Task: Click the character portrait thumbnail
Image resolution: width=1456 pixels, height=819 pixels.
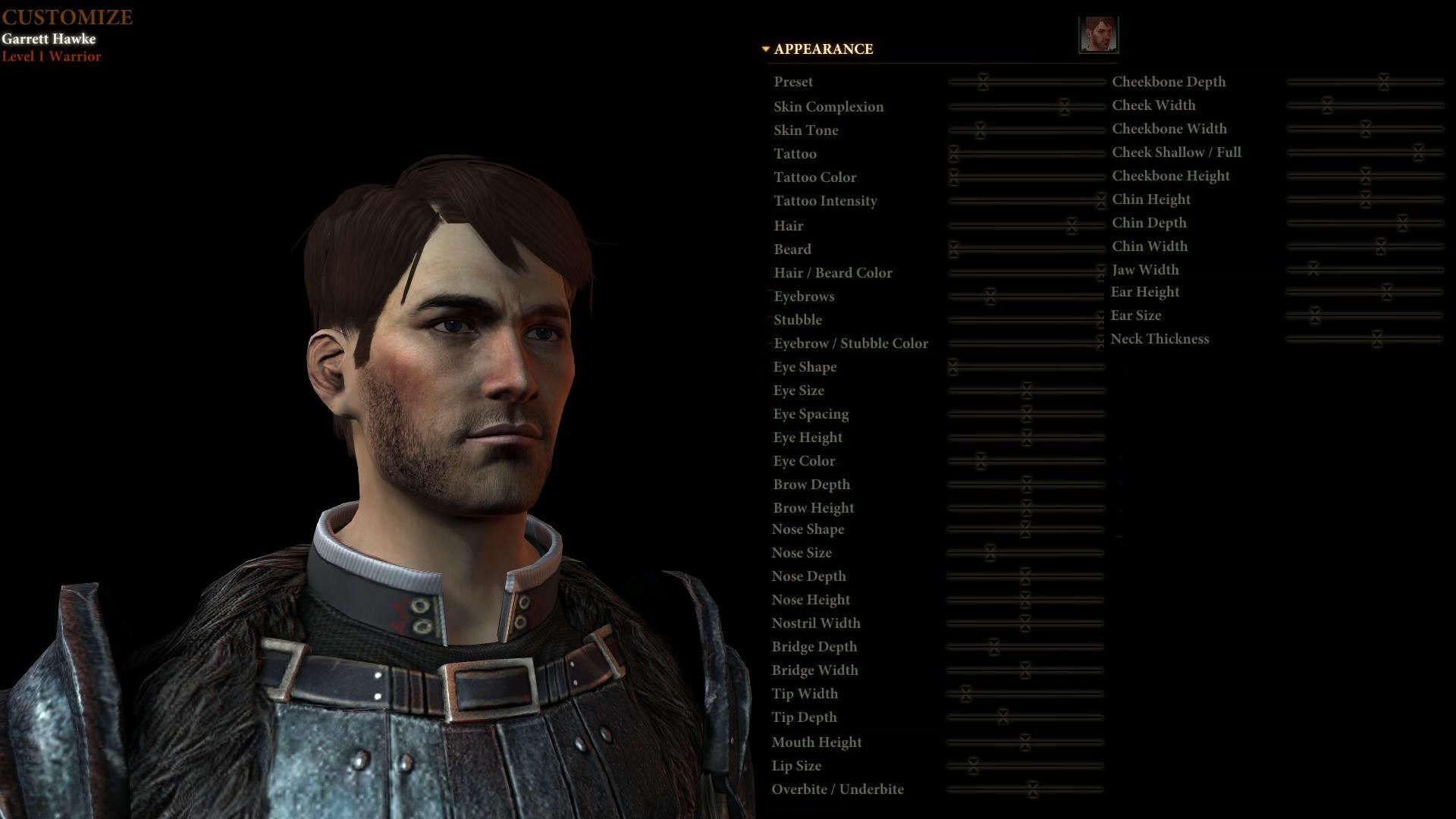Action: tap(1098, 35)
